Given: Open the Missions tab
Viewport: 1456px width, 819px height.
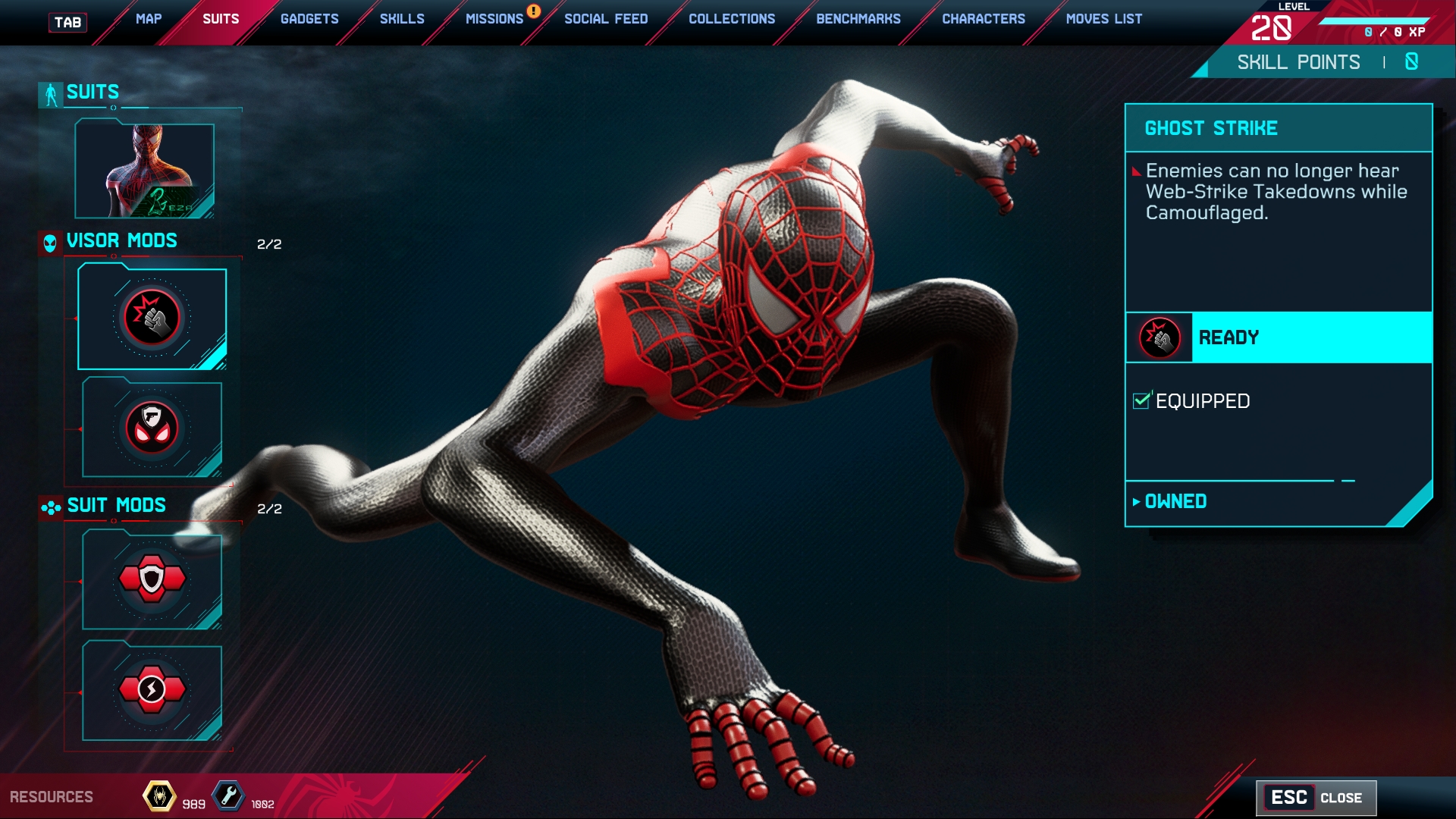Looking at the screenshot, I should pos(494,19).
